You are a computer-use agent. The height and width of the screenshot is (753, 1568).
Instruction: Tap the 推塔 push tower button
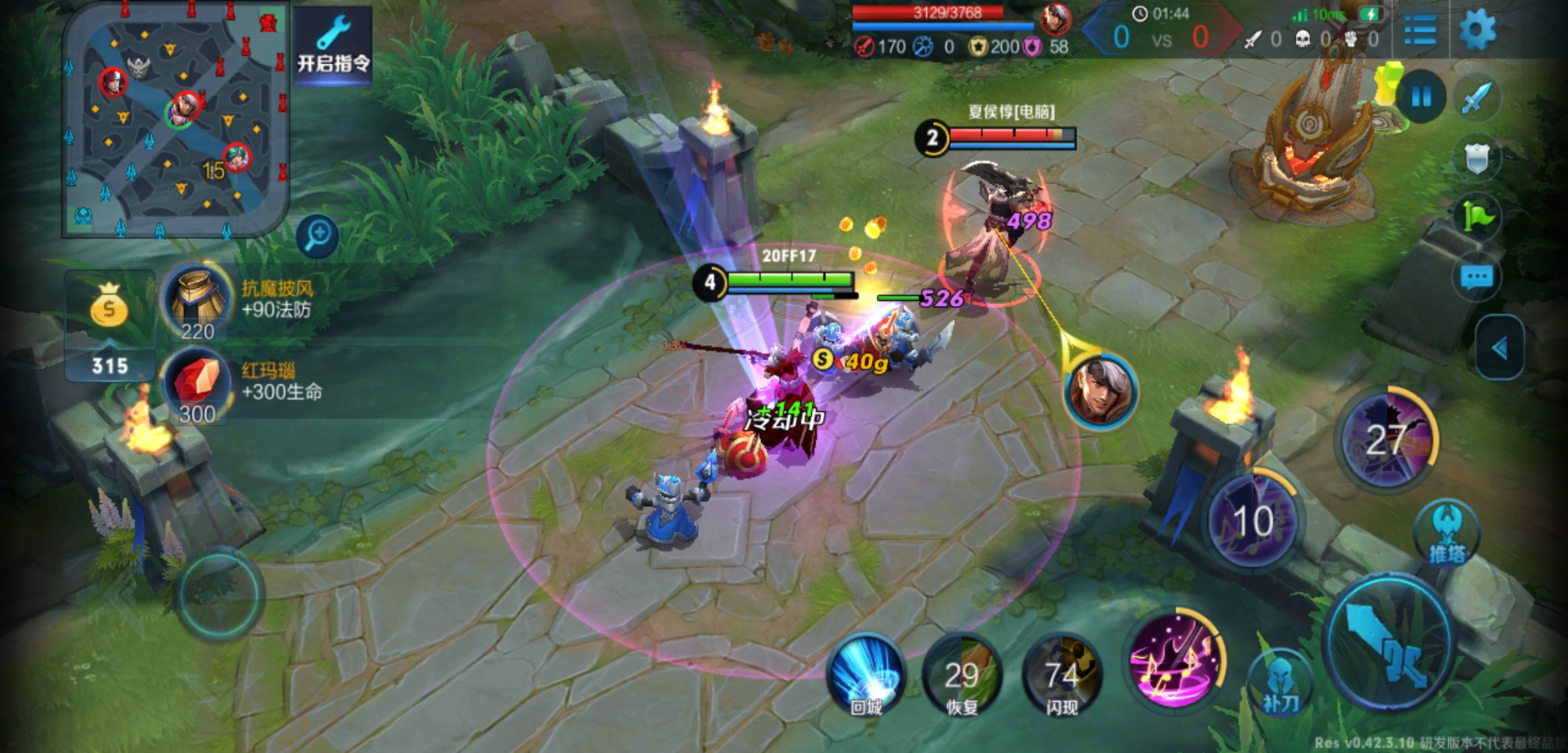[1447, 533]
